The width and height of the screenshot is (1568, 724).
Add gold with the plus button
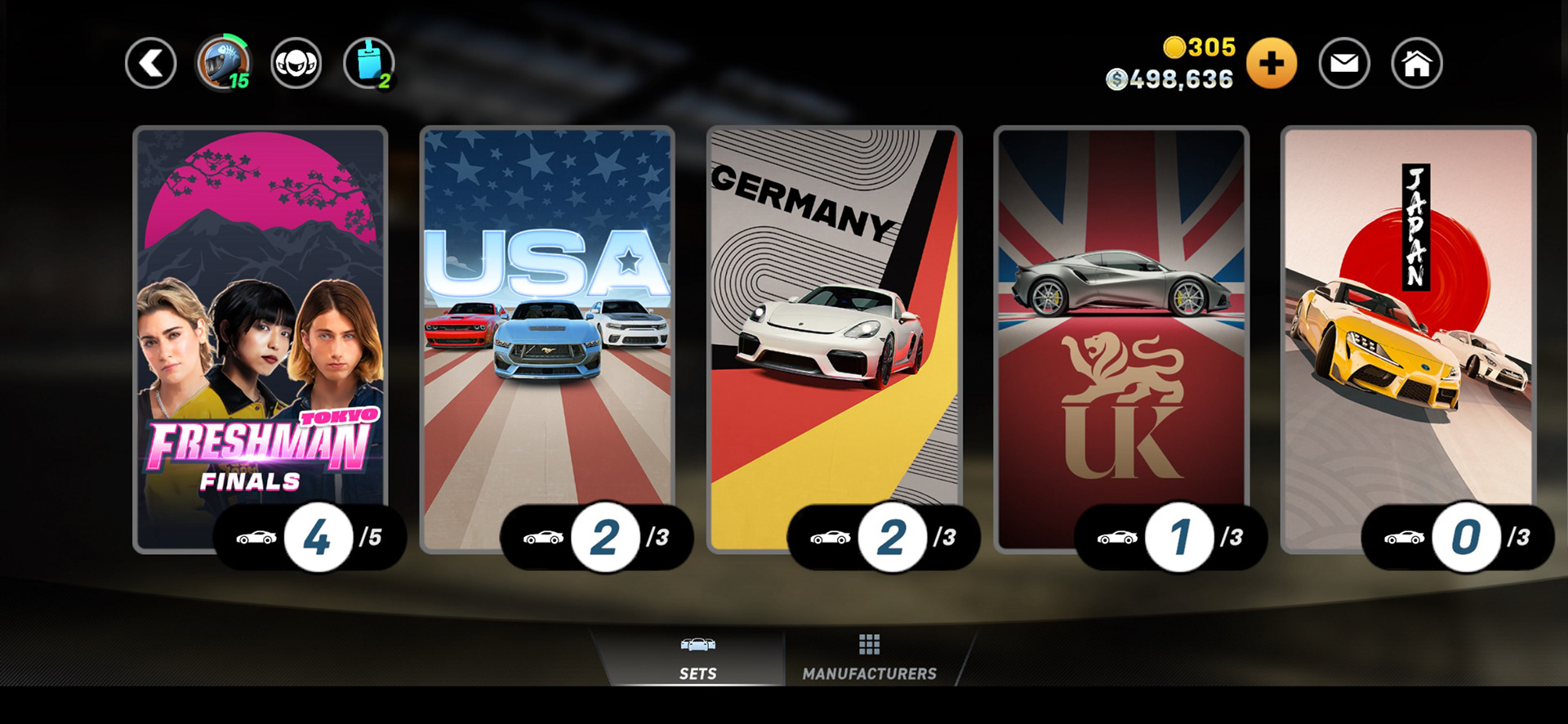click(x=1271, y=64)
